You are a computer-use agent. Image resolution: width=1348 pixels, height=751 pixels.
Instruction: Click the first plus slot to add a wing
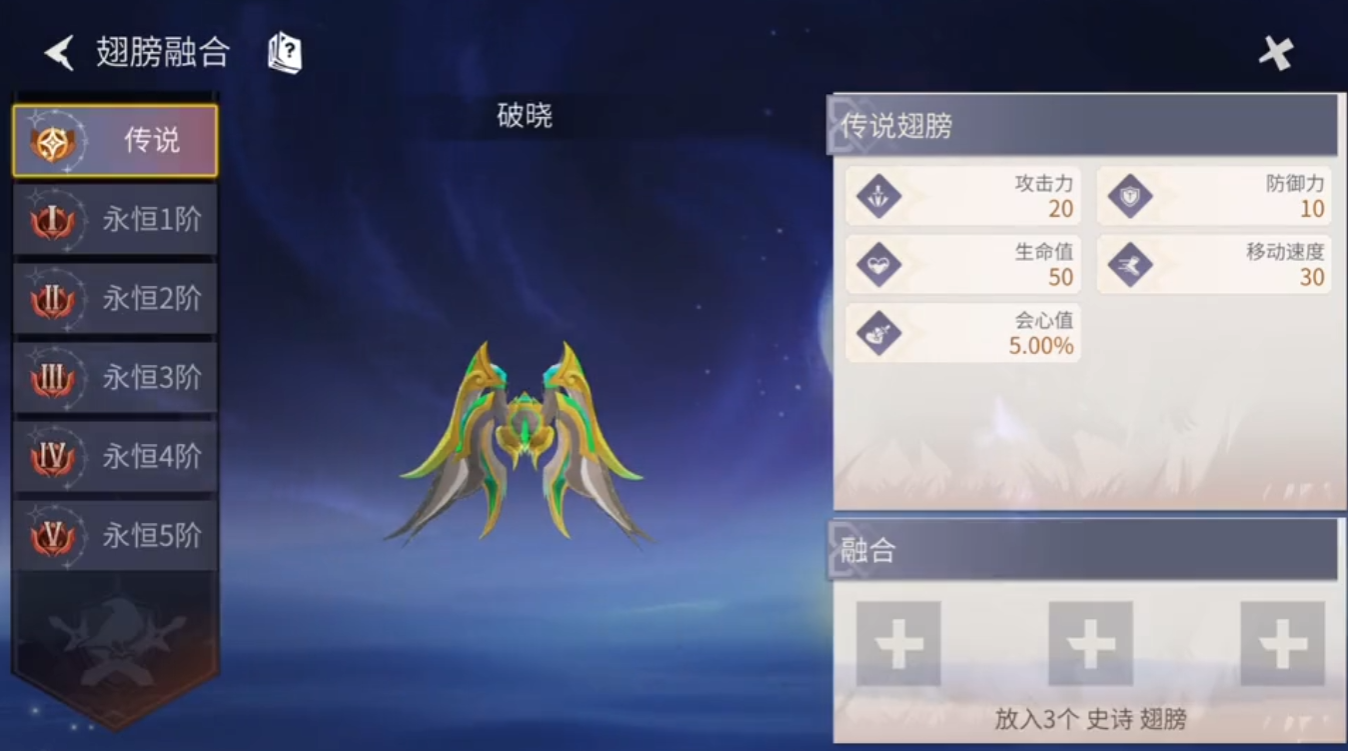pos(897,643)
